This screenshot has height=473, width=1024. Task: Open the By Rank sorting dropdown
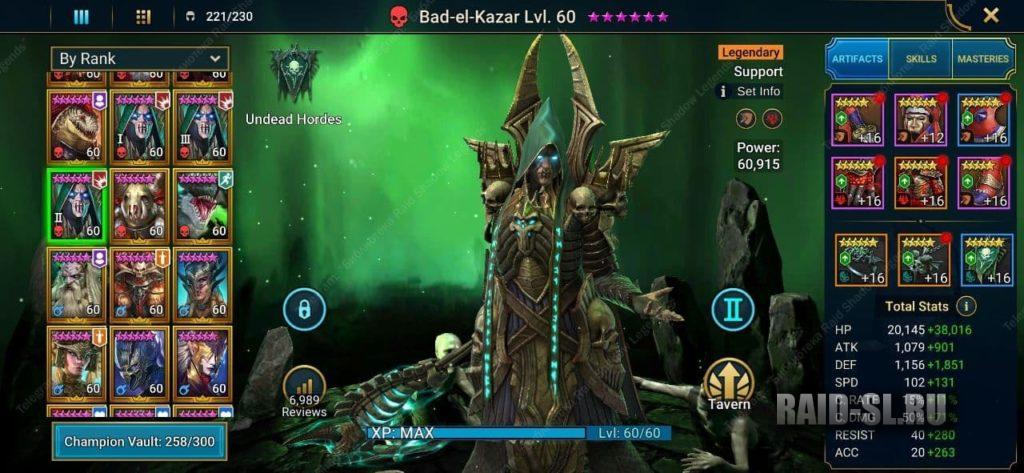(x=141, y=59)
